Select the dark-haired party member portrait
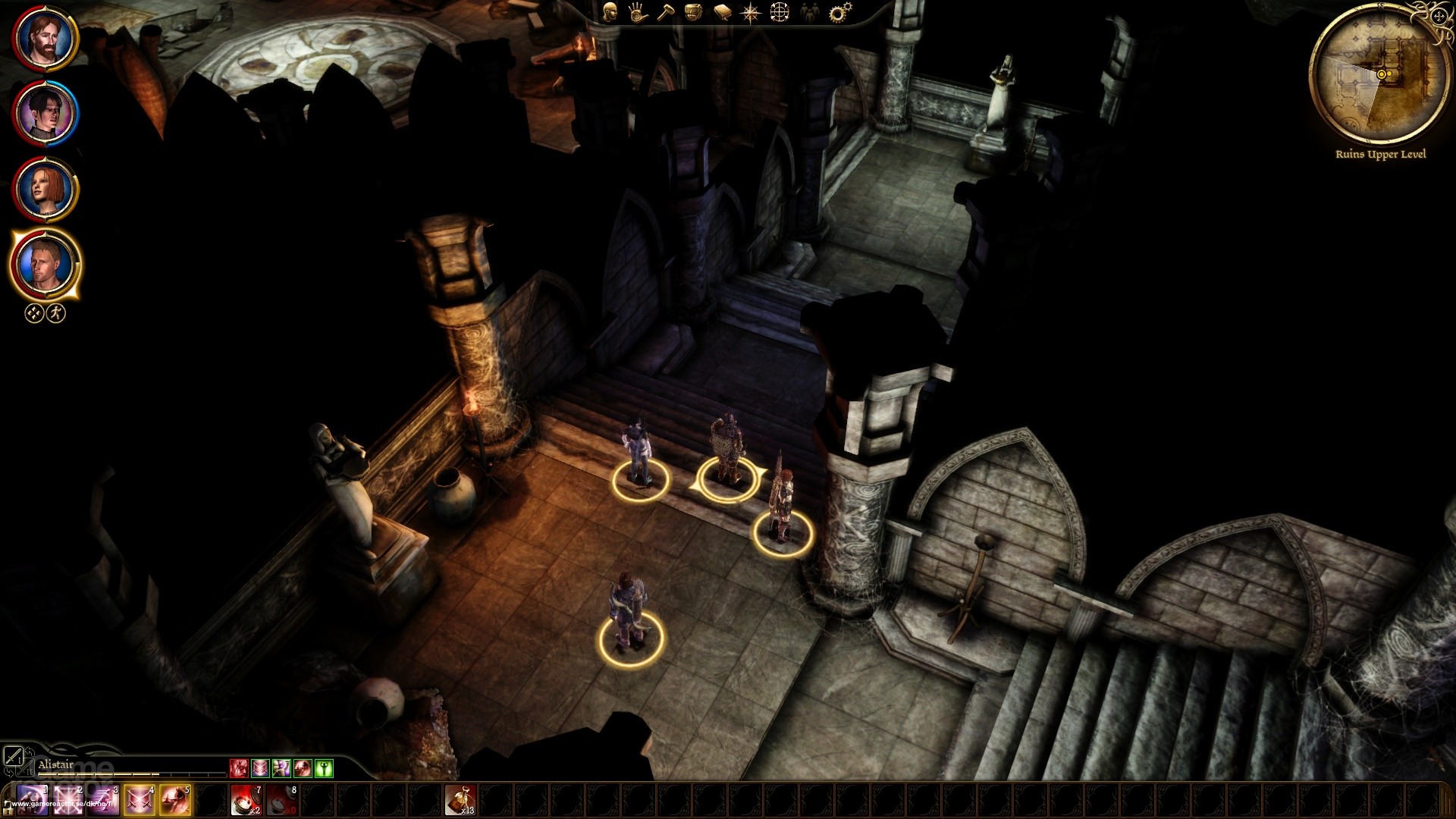 [45, 114]
